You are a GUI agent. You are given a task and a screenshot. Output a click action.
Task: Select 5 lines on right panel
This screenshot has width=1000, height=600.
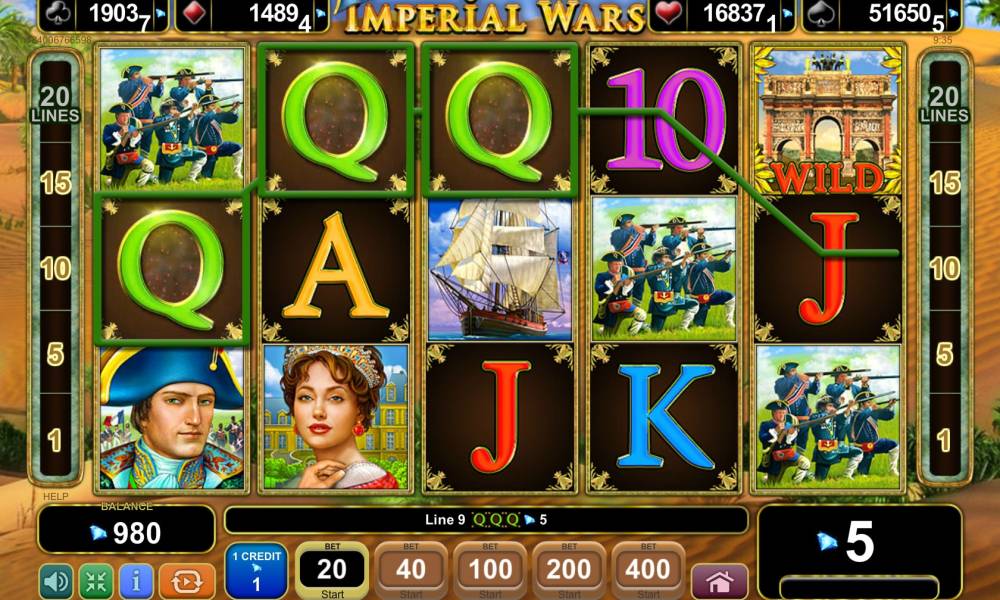[x=944, y=354]
